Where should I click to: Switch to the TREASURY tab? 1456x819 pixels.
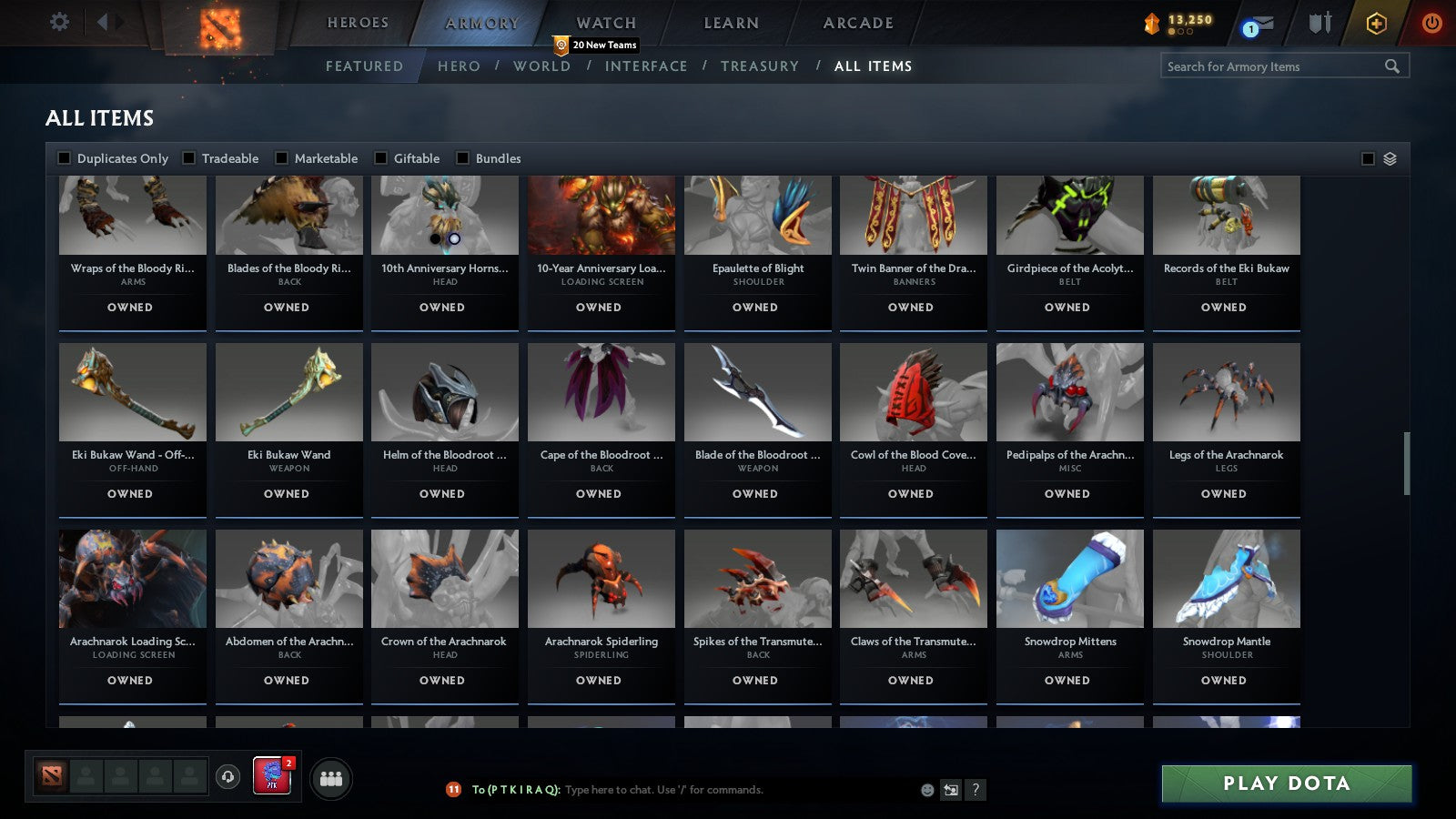(761, 66)
